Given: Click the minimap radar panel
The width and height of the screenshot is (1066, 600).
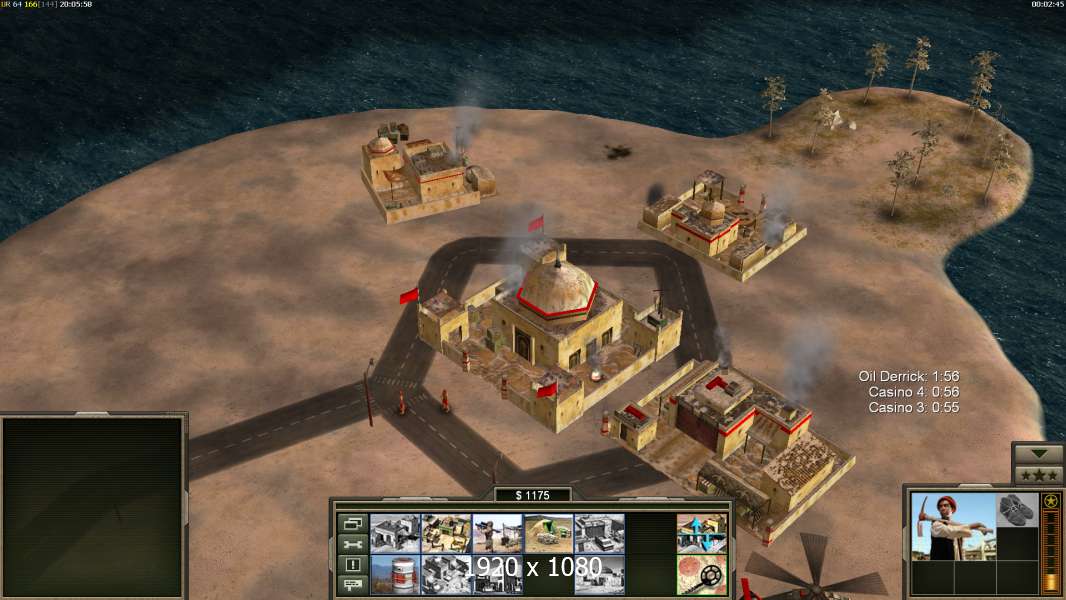Looking at the screenshot, I should coord(93,506).
